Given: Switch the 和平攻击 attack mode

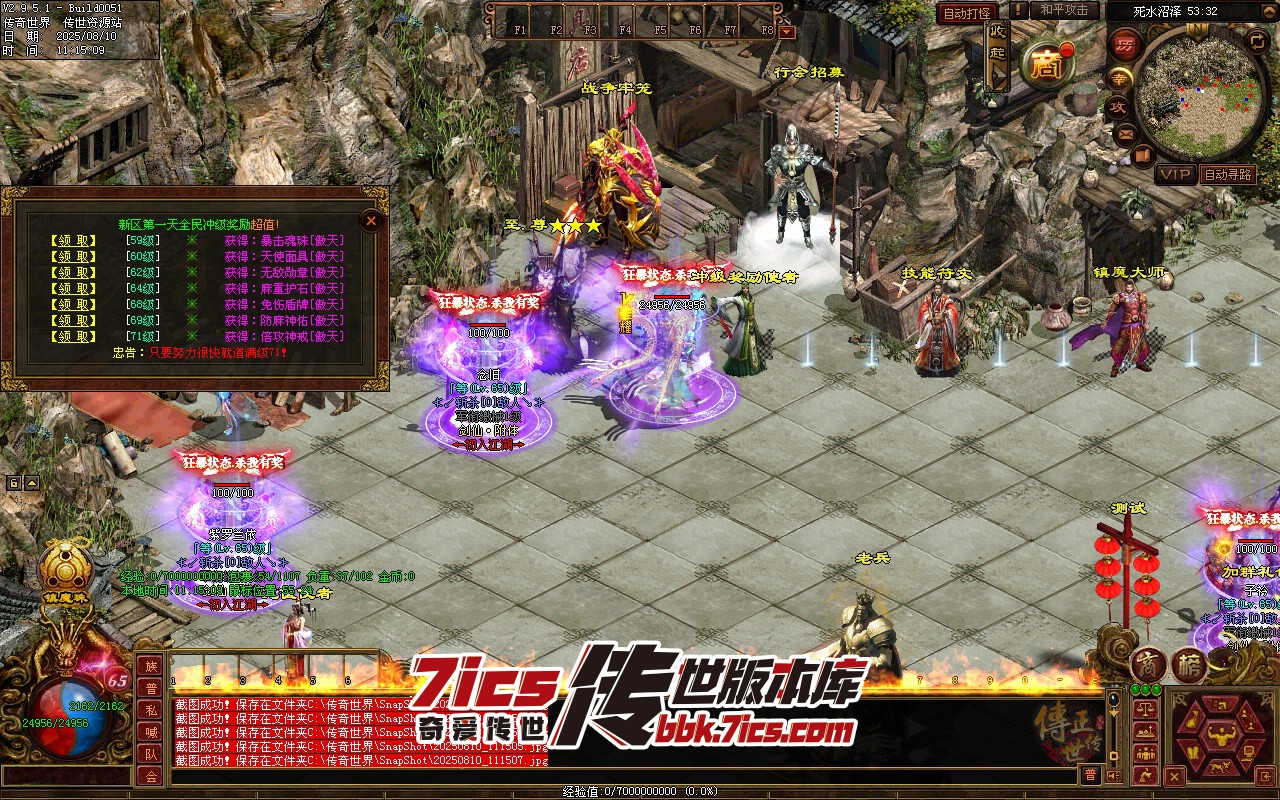Looking at the screenshot, I should click(1063, 10).
